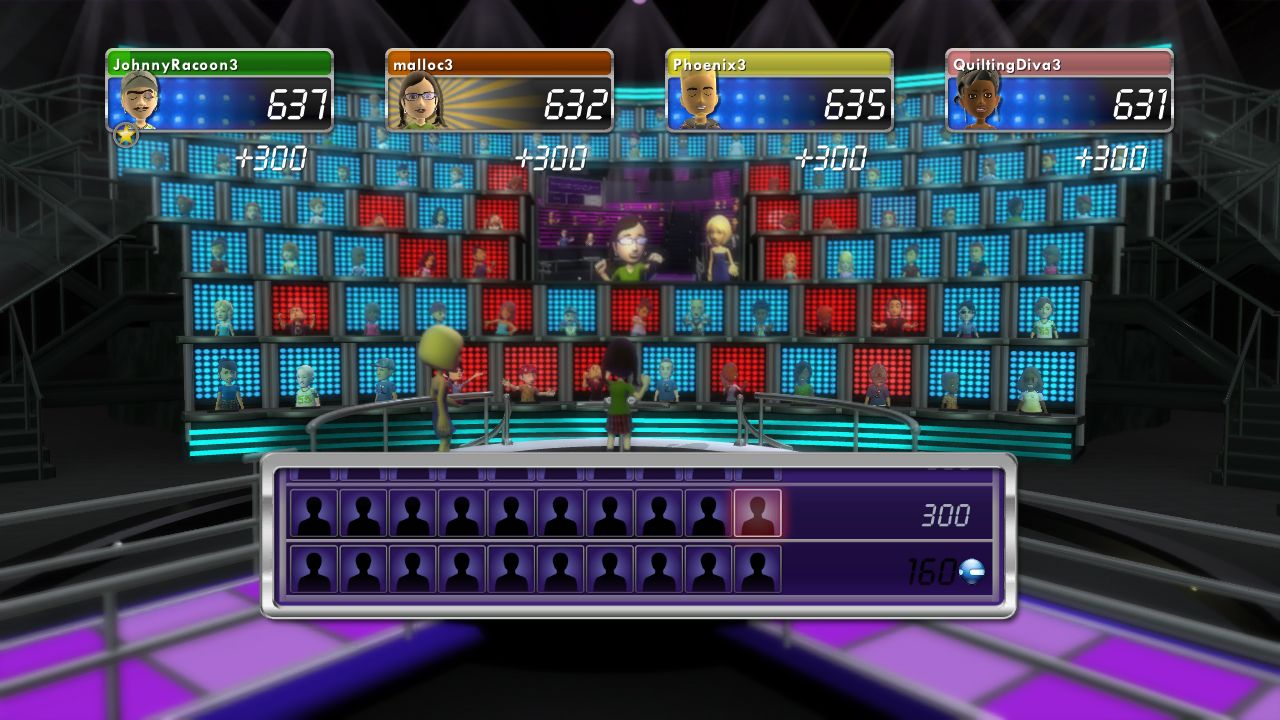The image size is (1280, 720).
Task: Select the JohnnyRacoon3 player card
Action: 219,91
